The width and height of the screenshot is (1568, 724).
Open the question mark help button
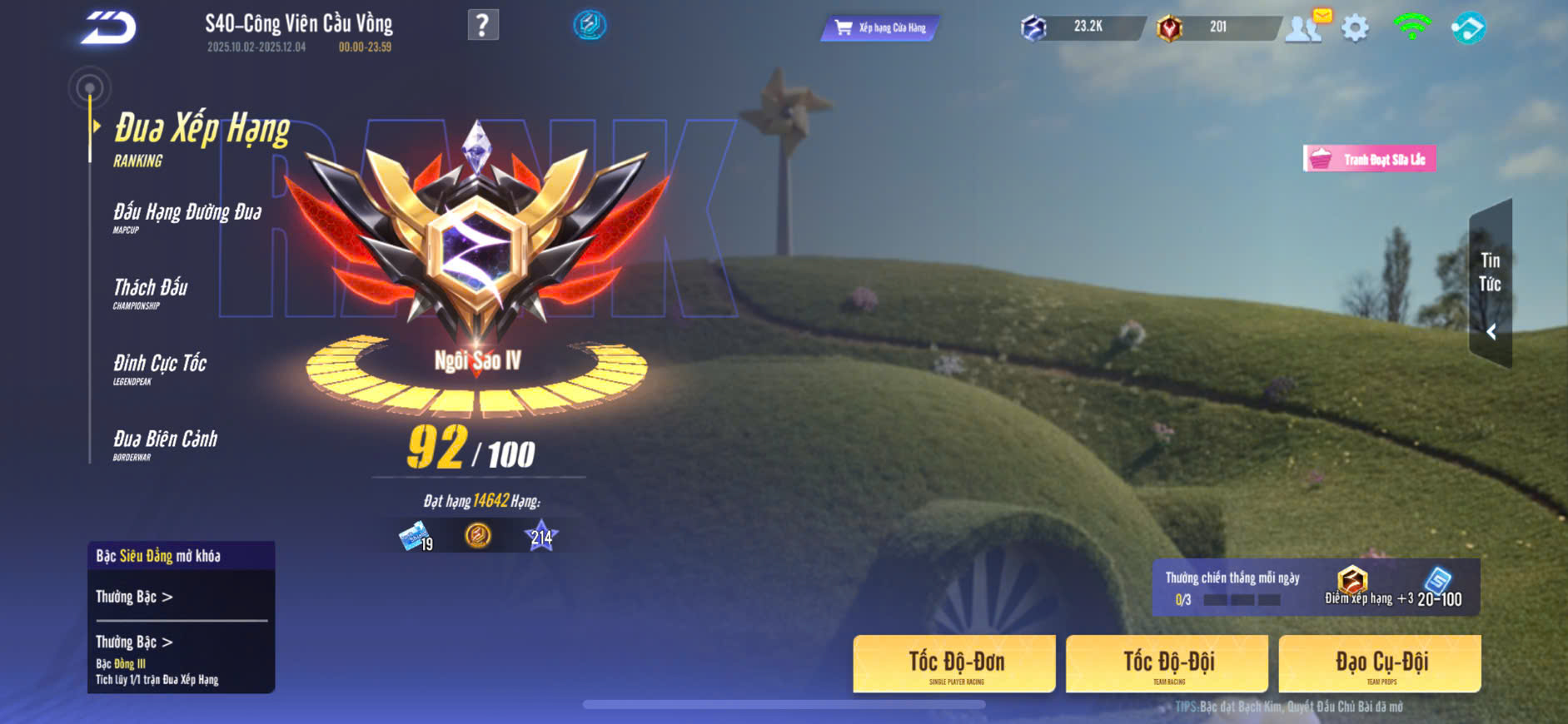483,25
